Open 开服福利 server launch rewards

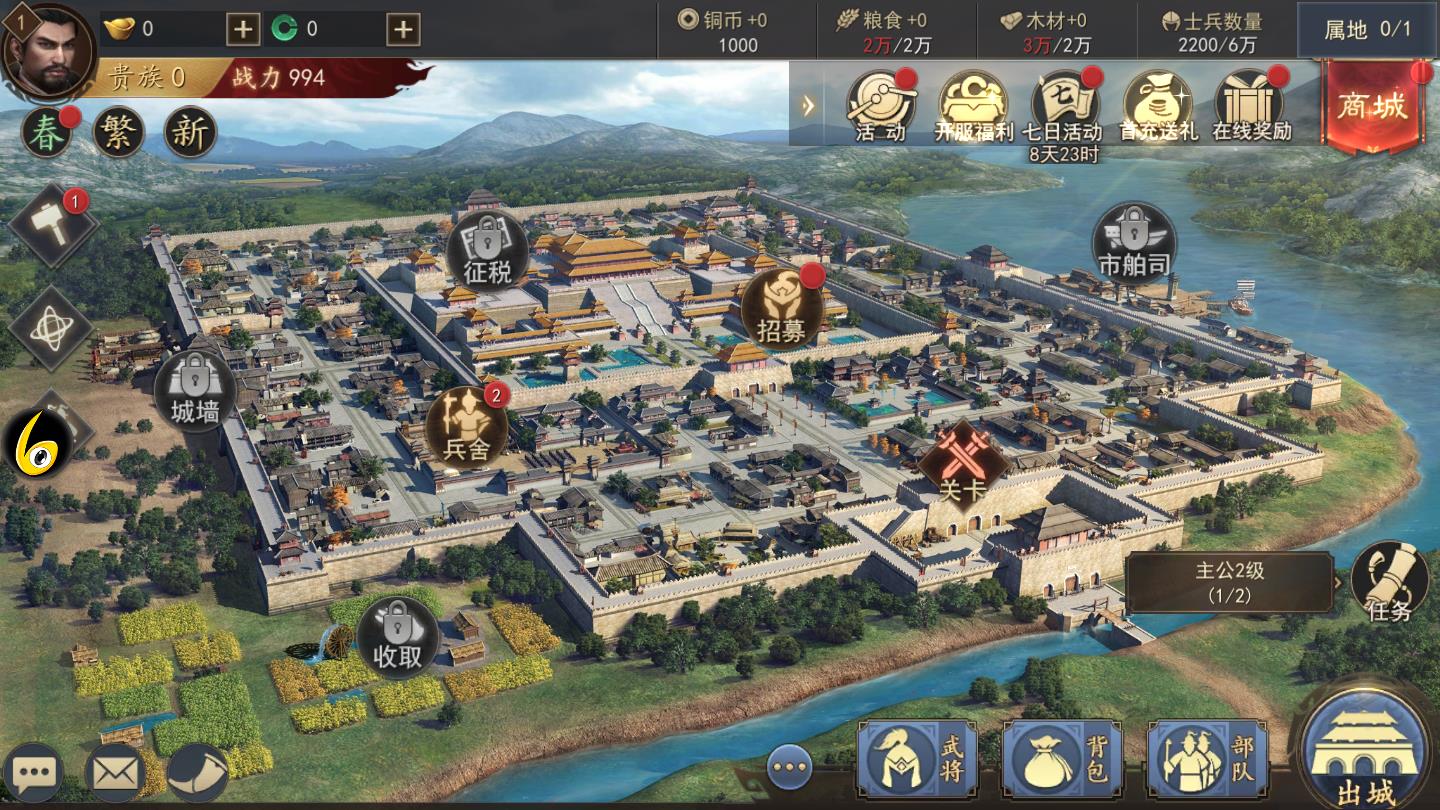click(x=973, y=104)
